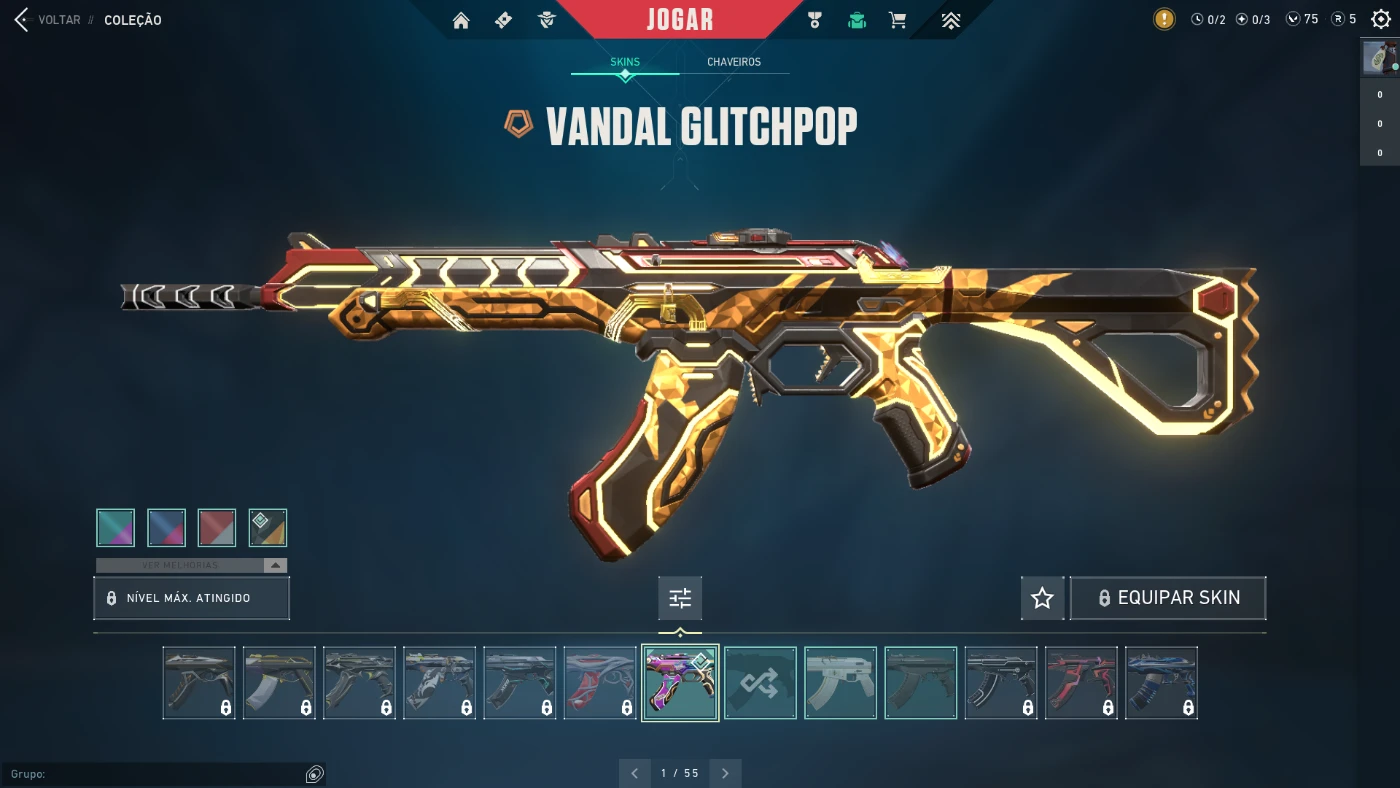Screen dimensions: 1400x788
Task: Mark skin as favorite with star
Action: [1042, 598]
